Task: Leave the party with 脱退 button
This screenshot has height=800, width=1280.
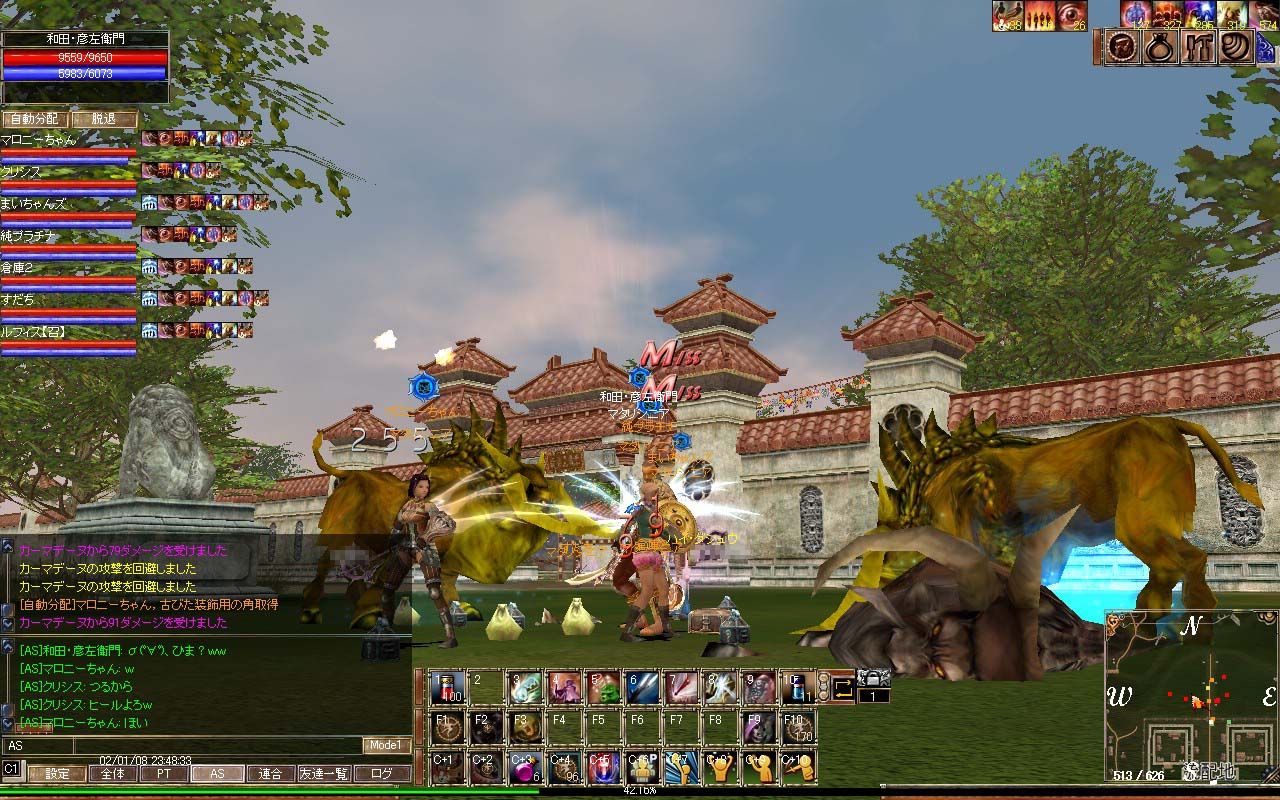Action: coord(104,118)
